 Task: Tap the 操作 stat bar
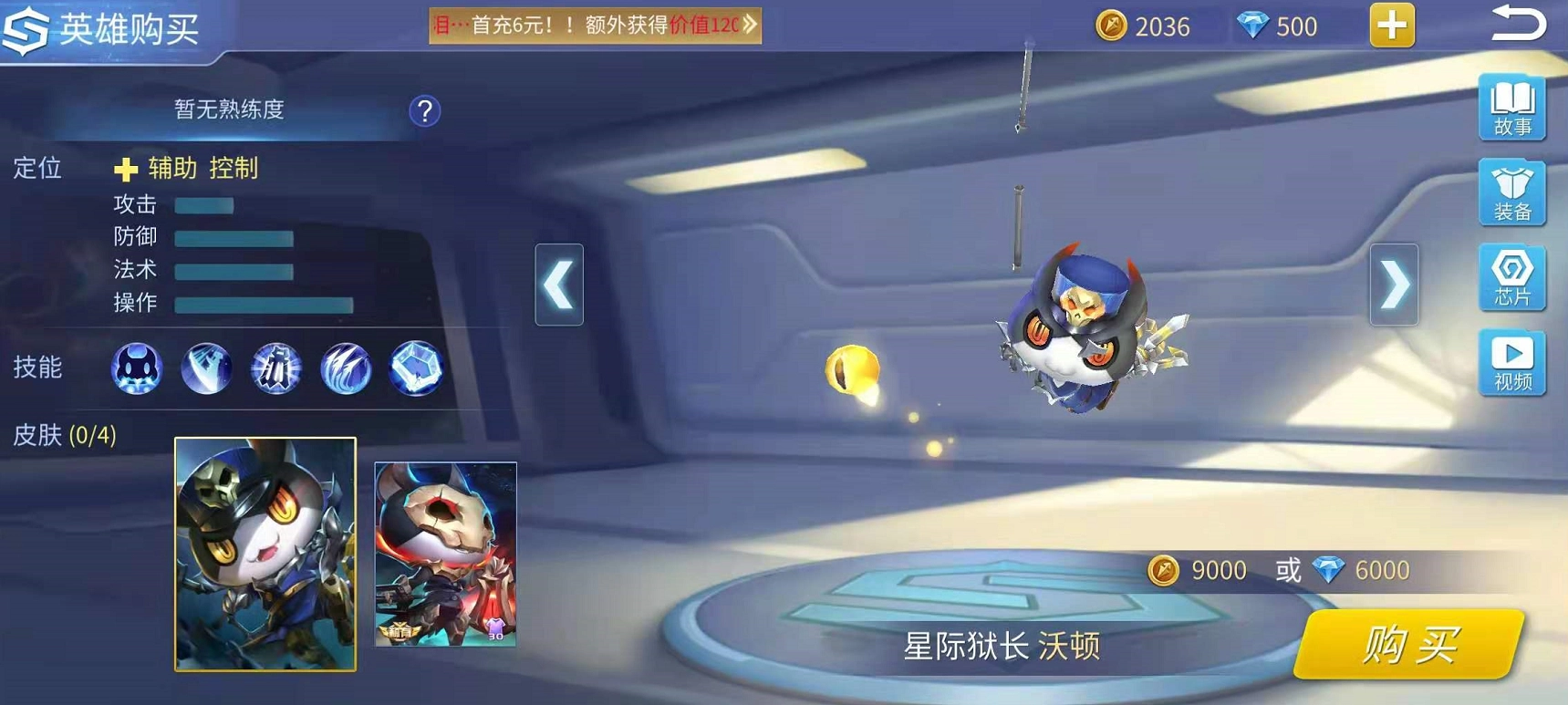coord(265,302)
